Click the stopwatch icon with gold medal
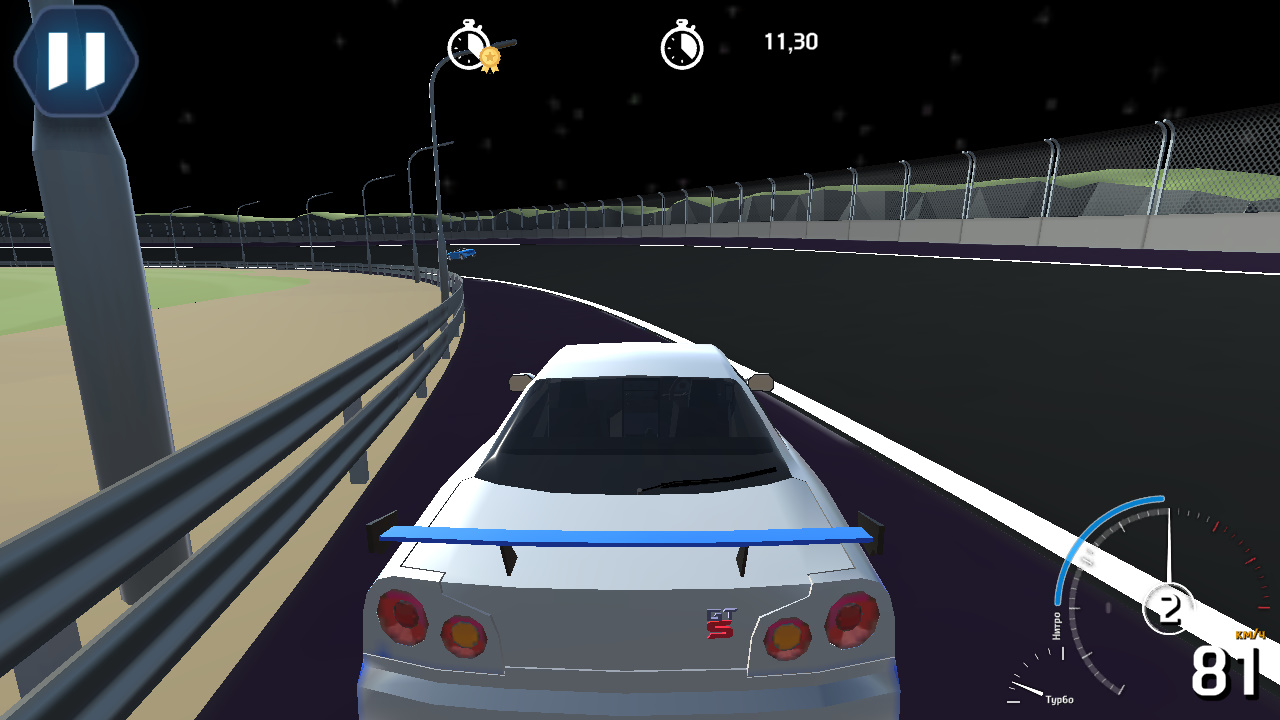 470,45
